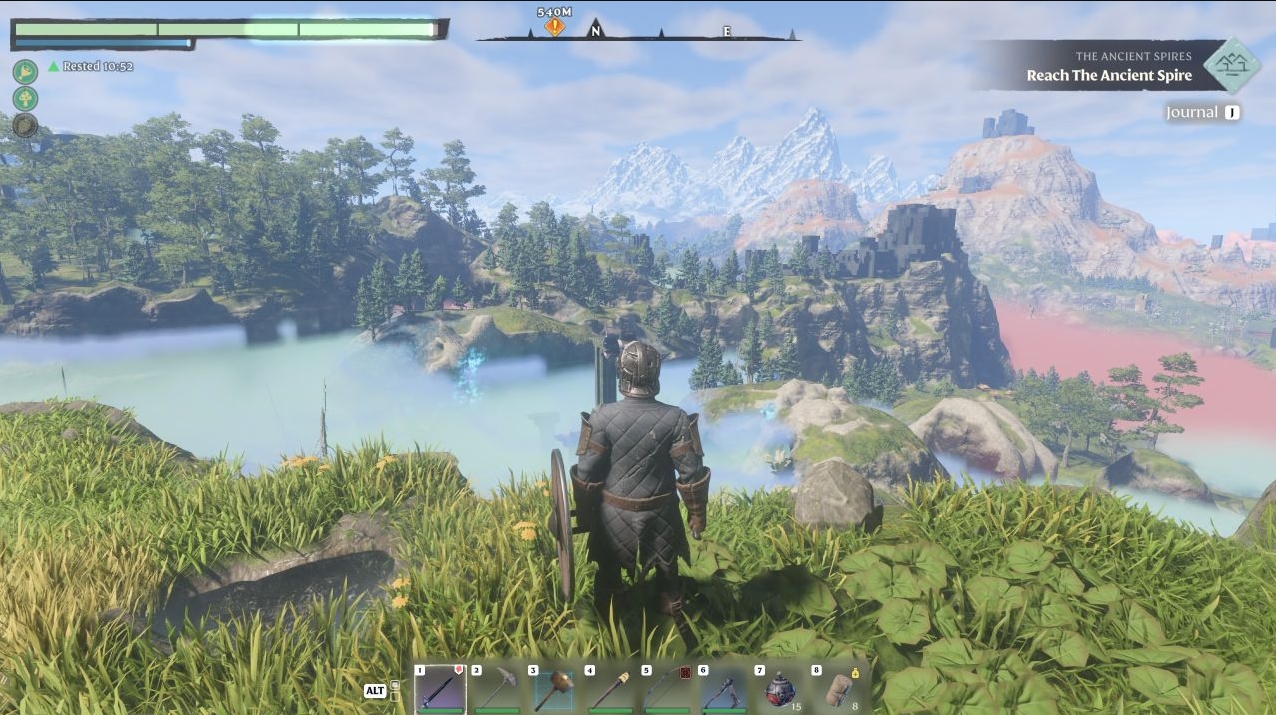The height and width of the screenshot is (715, 1276).
Task: Check the topmost green food buff icon
Action: click(25, 71)
